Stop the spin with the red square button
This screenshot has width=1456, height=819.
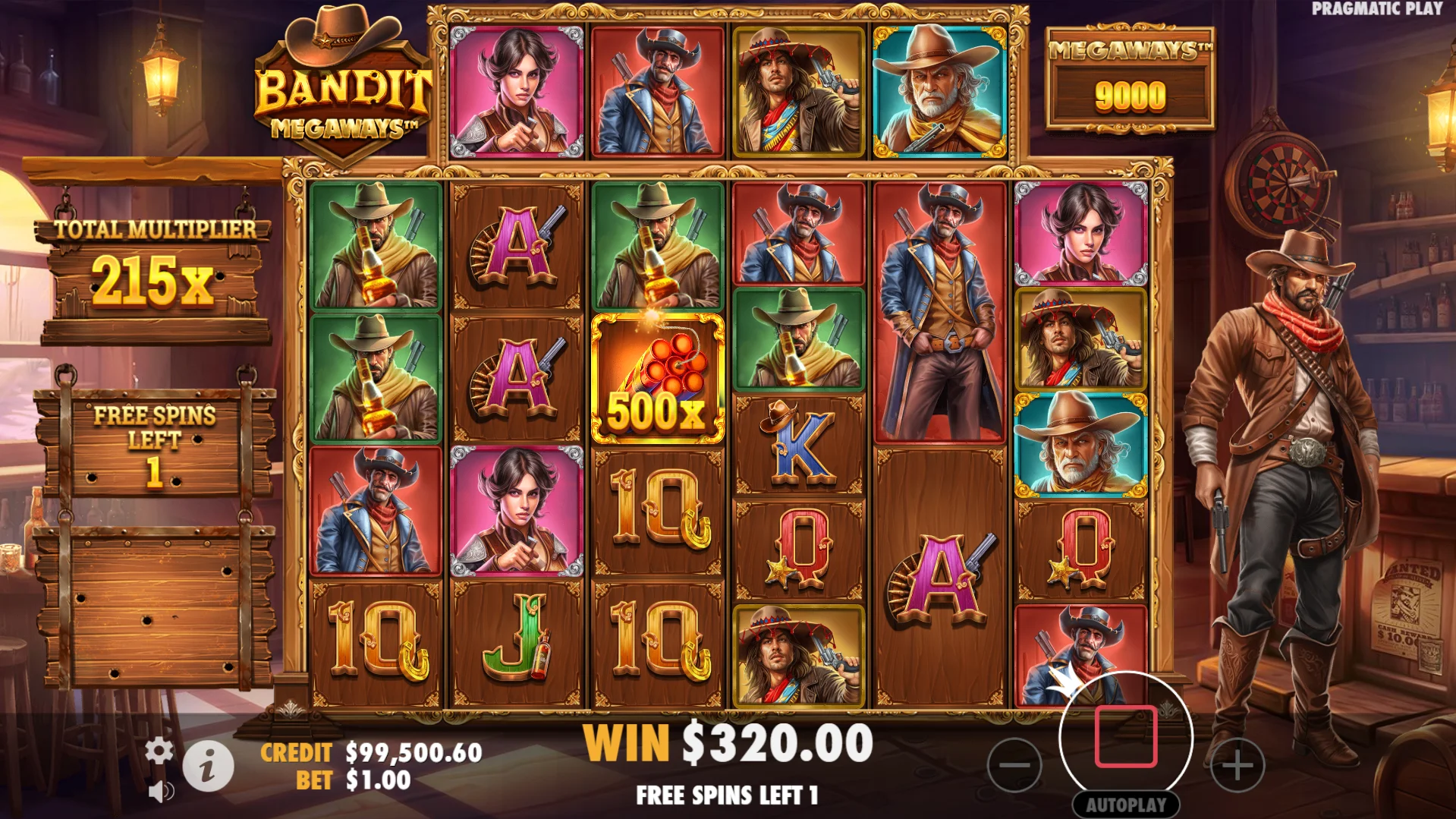click(1126, 736)
